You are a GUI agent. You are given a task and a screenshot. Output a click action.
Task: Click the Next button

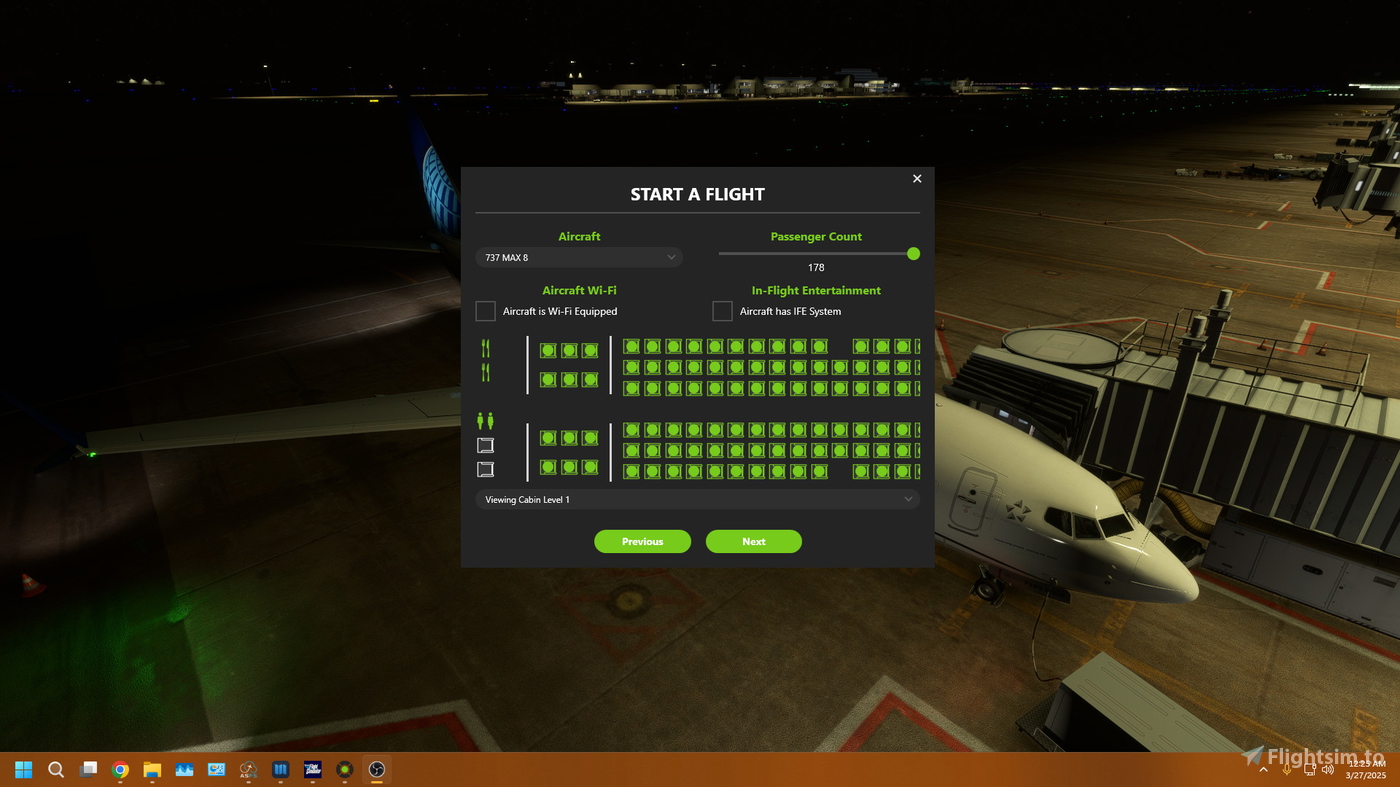753,541
